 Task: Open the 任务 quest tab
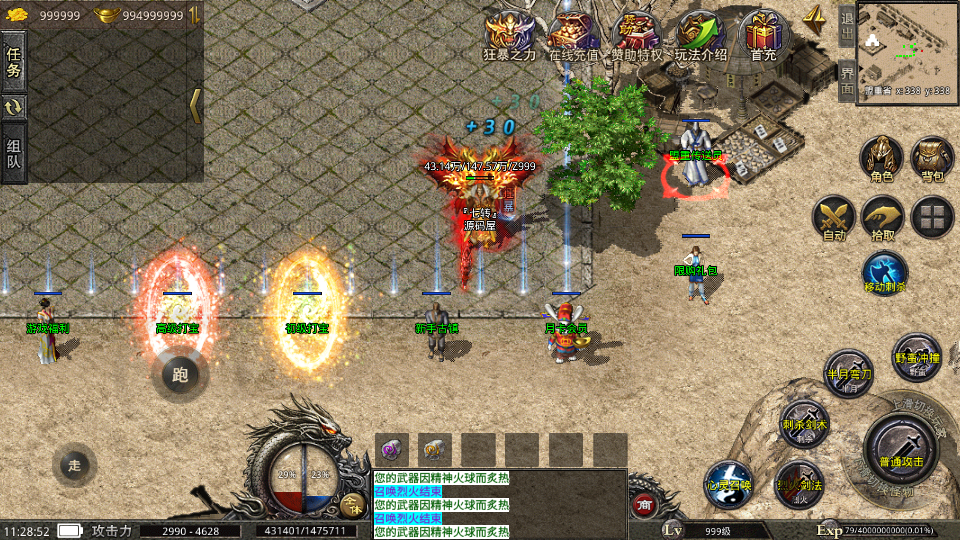14,62
